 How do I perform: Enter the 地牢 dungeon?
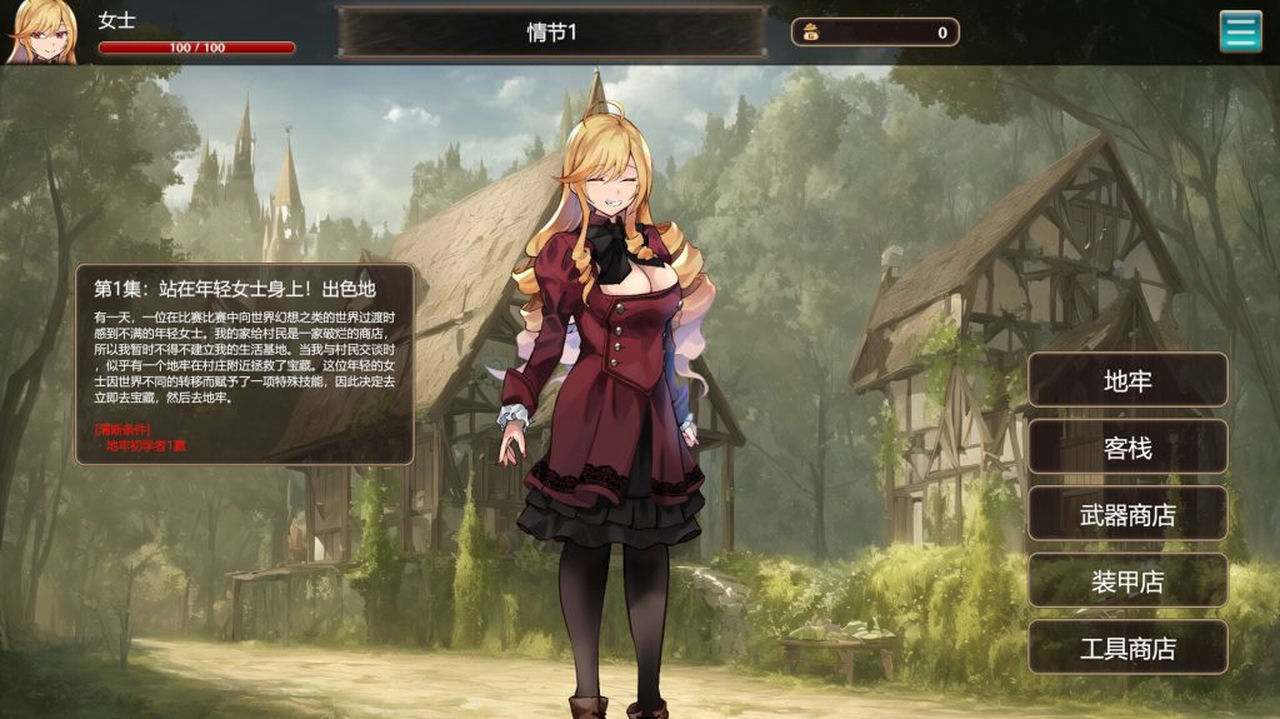[x=1127, y=380]
